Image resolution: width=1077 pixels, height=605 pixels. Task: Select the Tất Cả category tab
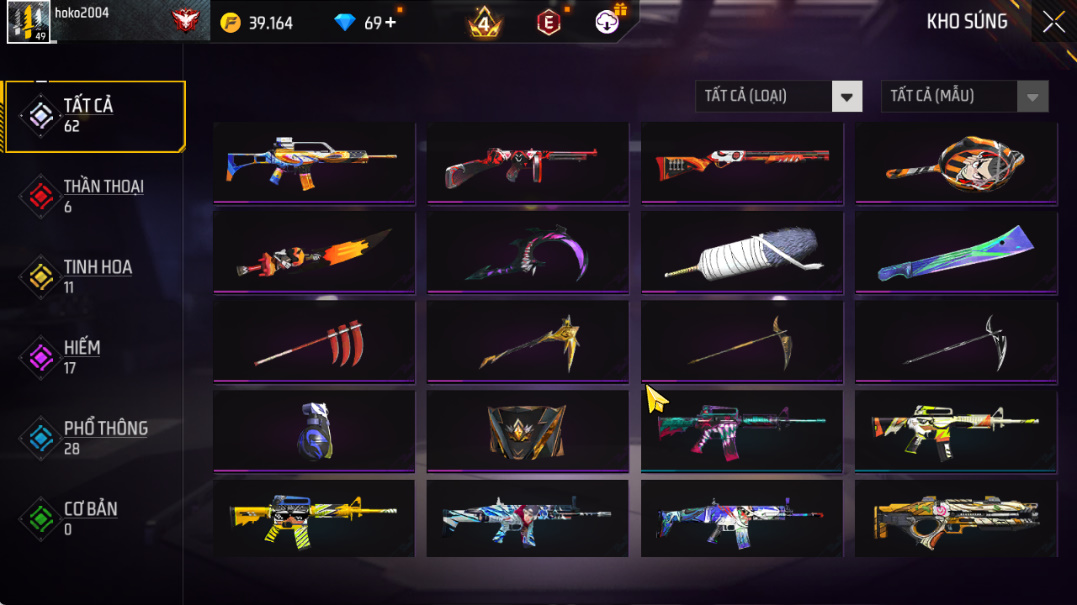point(95,116)
